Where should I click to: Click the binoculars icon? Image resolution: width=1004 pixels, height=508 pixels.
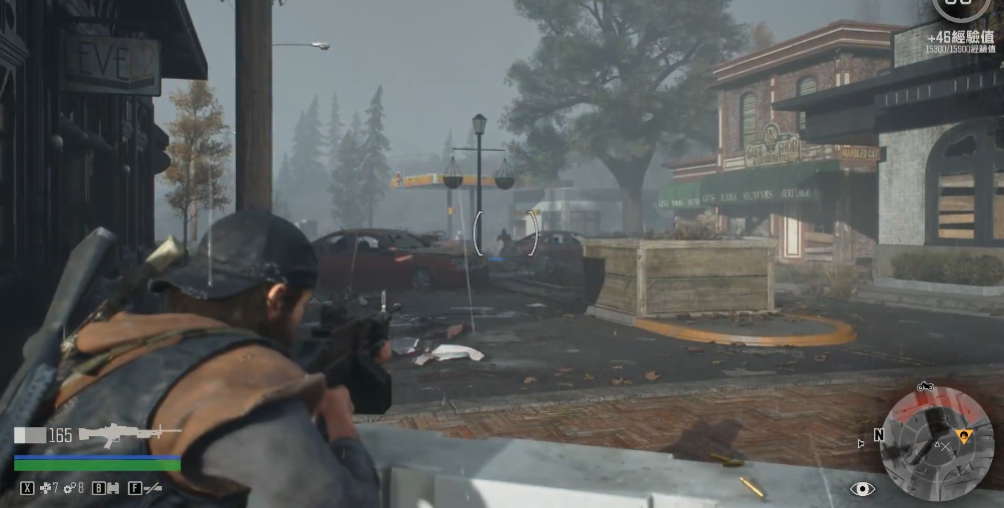click(x=113, y=488)
